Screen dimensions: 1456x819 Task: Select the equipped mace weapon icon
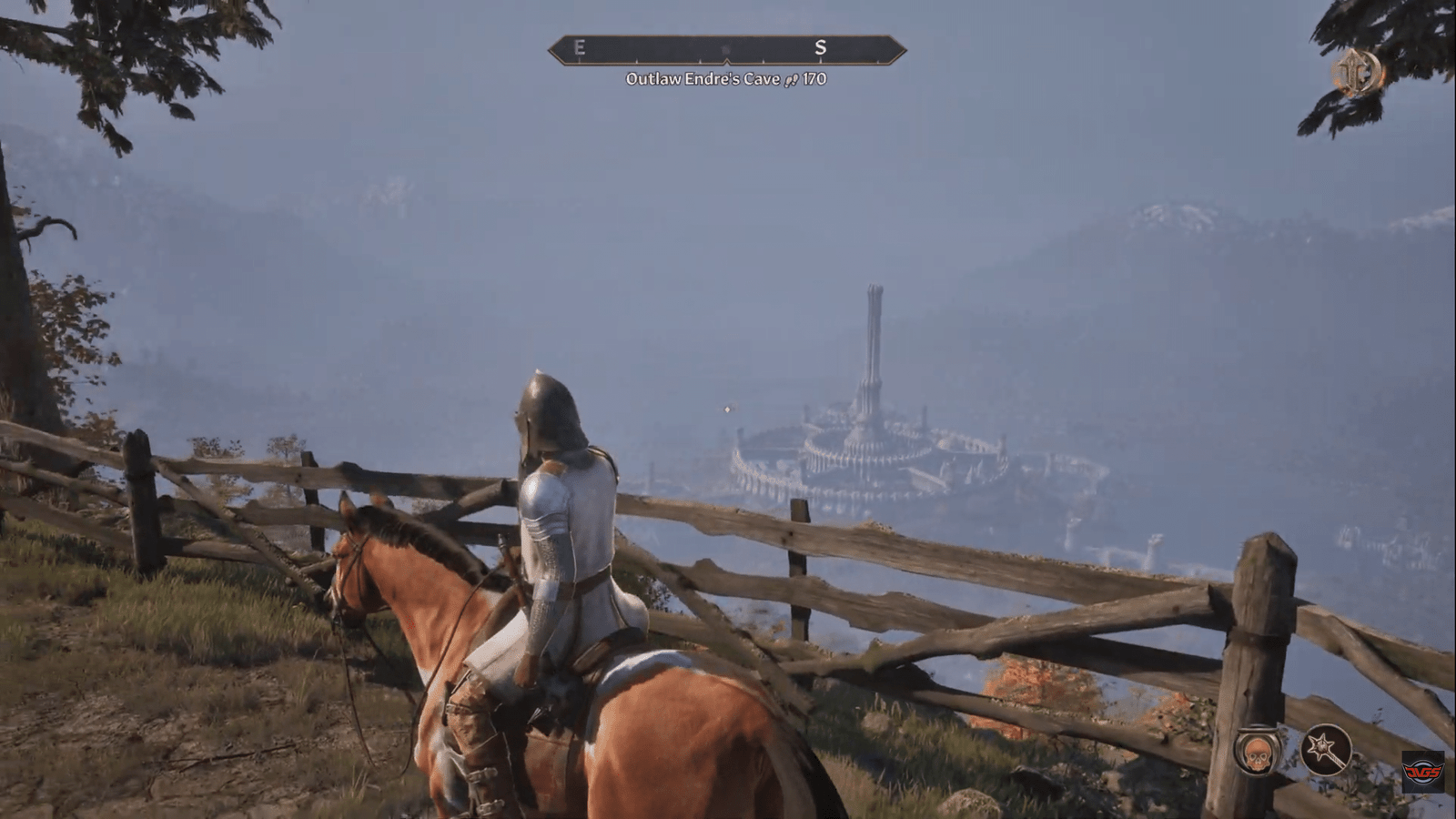pos(1326,749)
